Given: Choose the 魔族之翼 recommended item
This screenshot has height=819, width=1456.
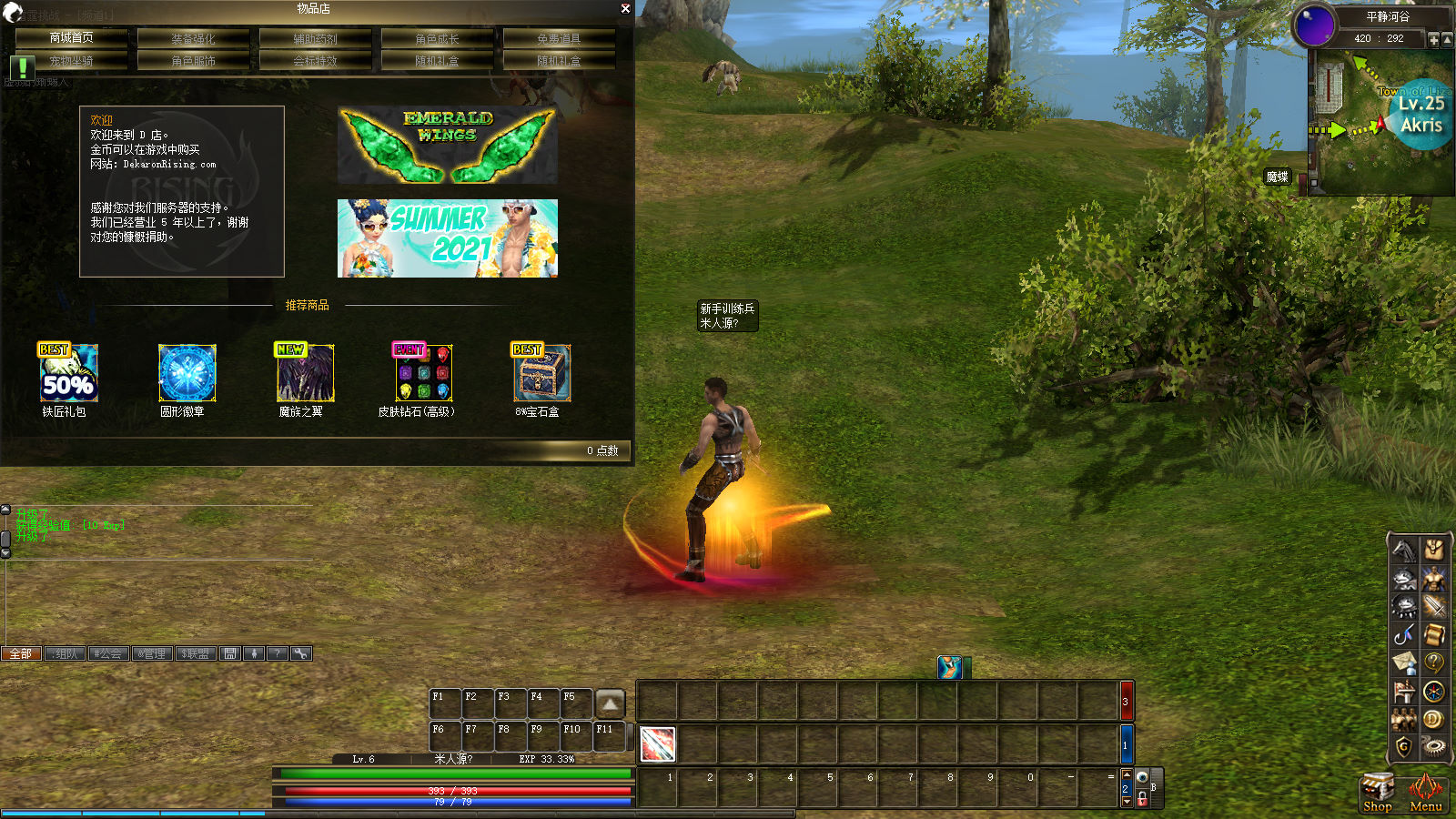Looking at the screenshot, I should click(305, 373).
